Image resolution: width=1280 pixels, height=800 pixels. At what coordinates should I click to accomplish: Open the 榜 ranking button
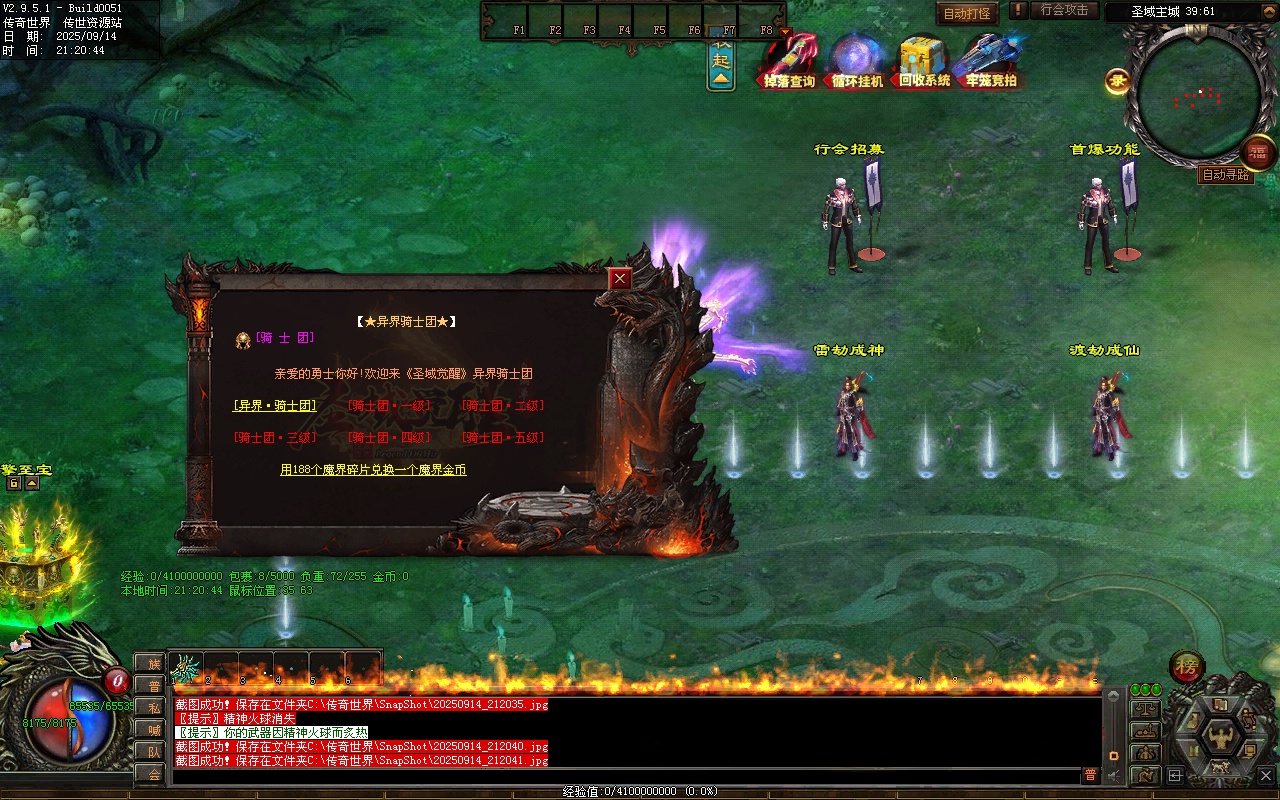coord(1187,666)
